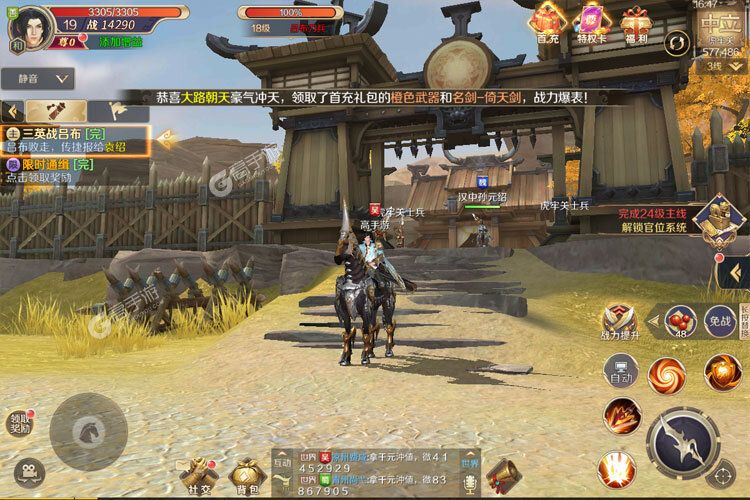Claim rewards via 领取奖励 button
This screenshot has width=750, height=500.
tap(20, 423)
